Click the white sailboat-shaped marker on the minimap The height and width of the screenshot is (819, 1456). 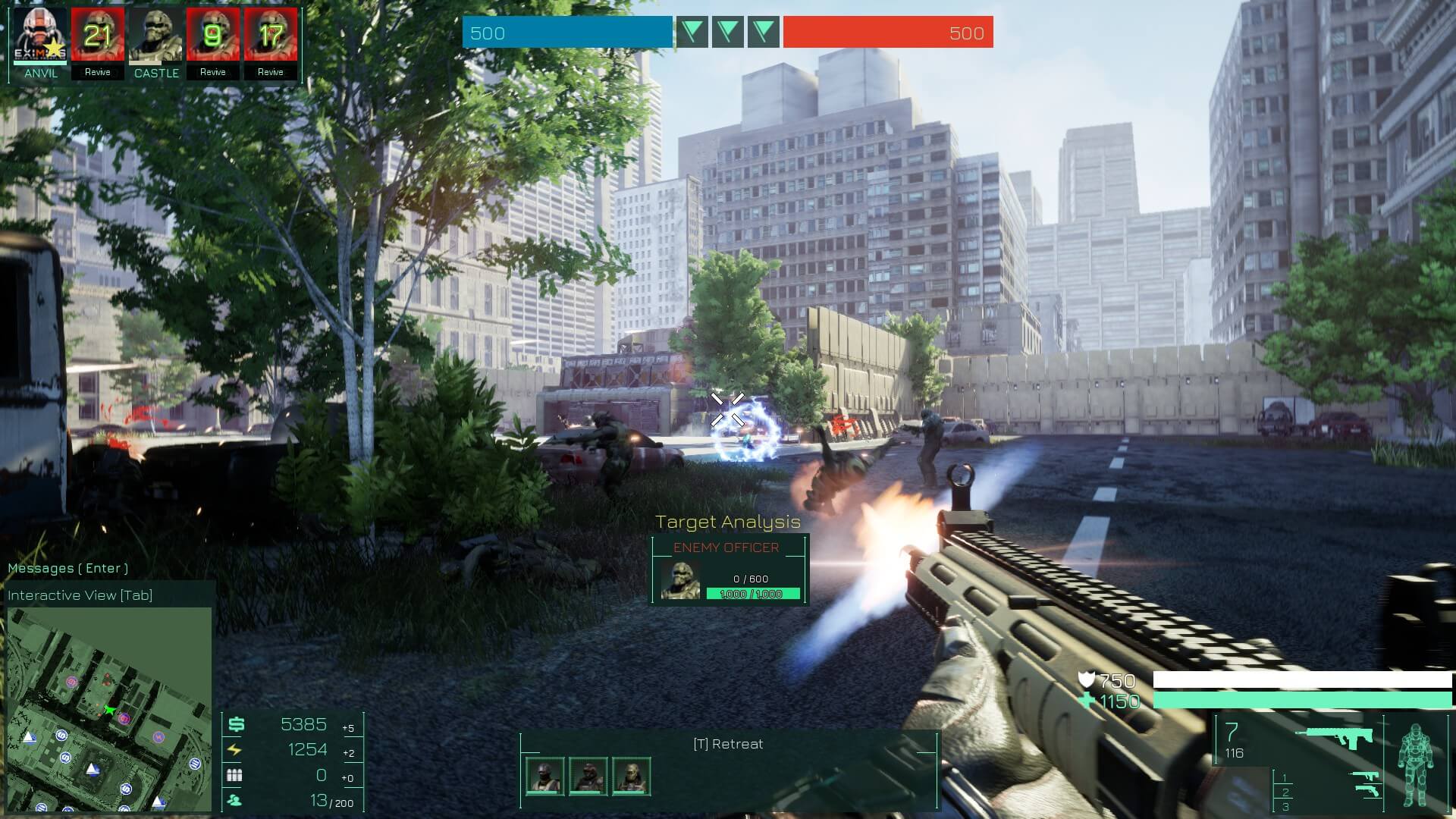(93, 770)
